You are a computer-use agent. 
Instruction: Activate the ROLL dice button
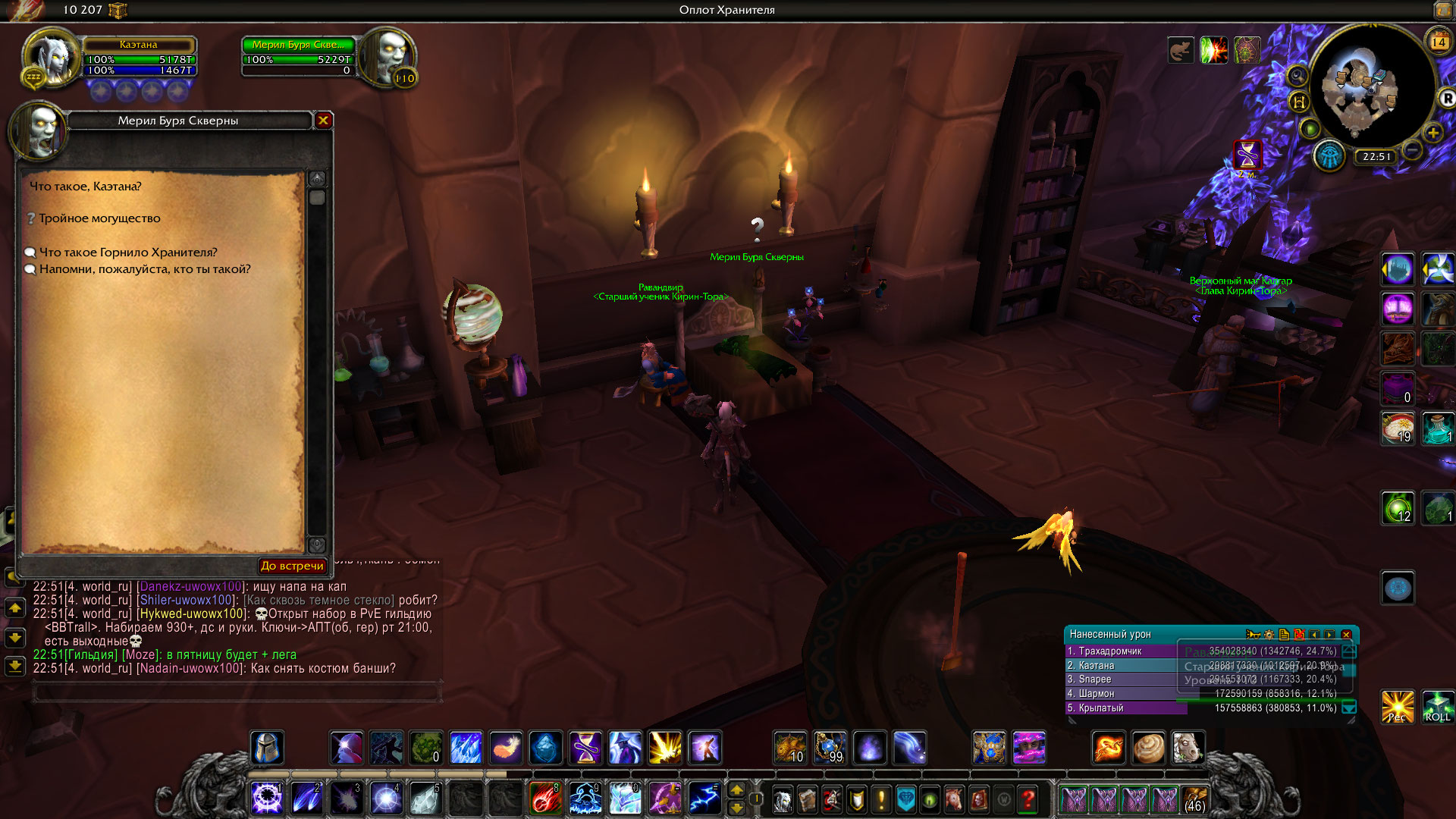[1437, 706]
